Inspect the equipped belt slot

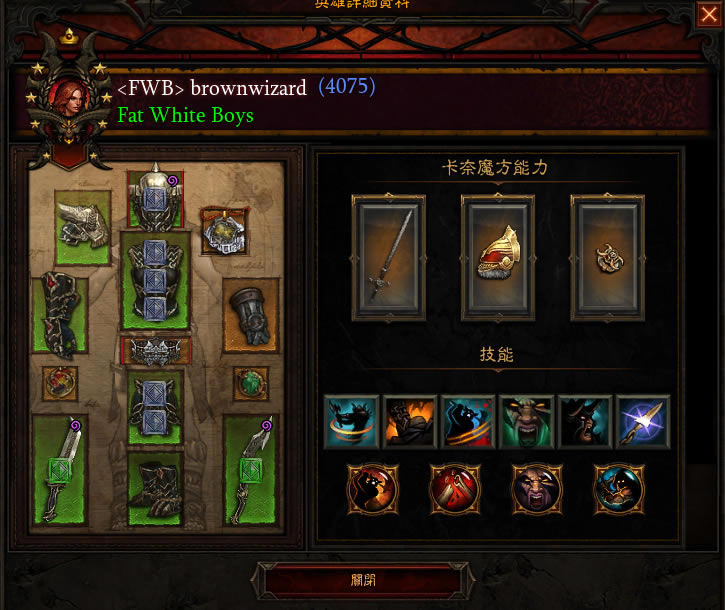[155, 350]
